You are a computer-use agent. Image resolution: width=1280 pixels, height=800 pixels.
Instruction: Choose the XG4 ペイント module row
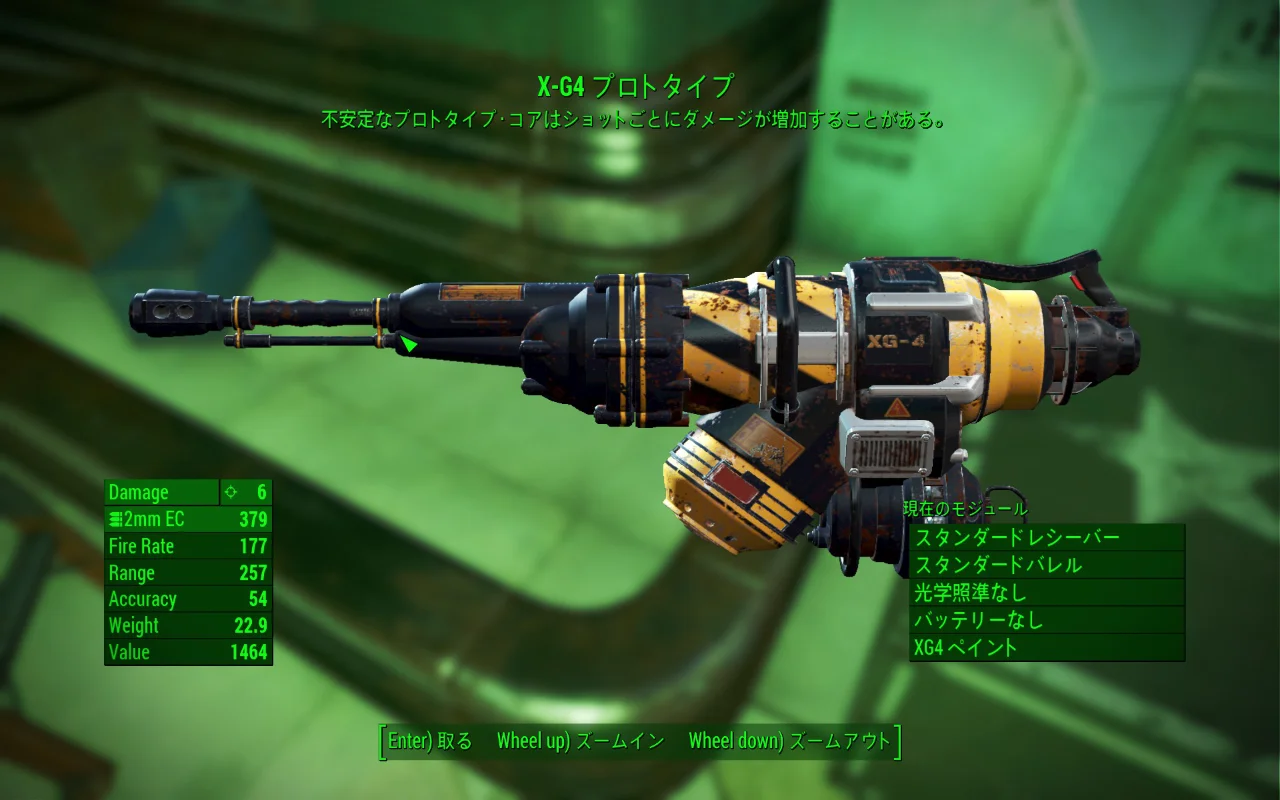click(x=1046, y=647)
